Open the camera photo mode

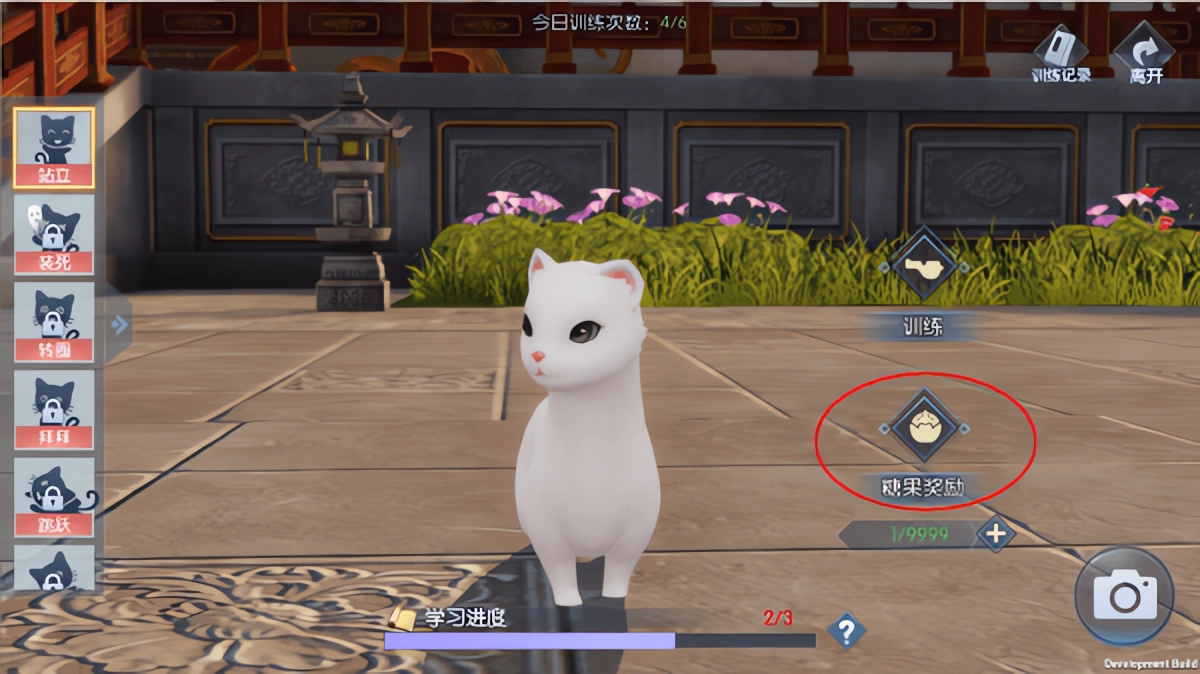click(1125, 597)
